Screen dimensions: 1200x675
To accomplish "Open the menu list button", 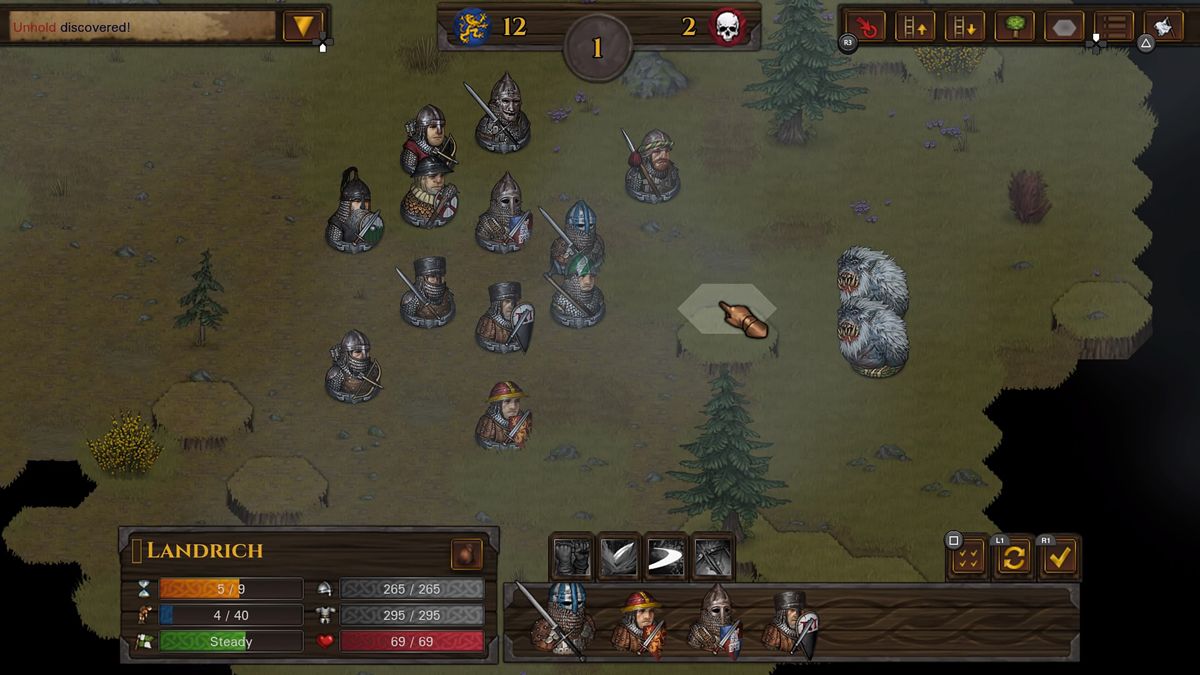I will point(1114,26).
